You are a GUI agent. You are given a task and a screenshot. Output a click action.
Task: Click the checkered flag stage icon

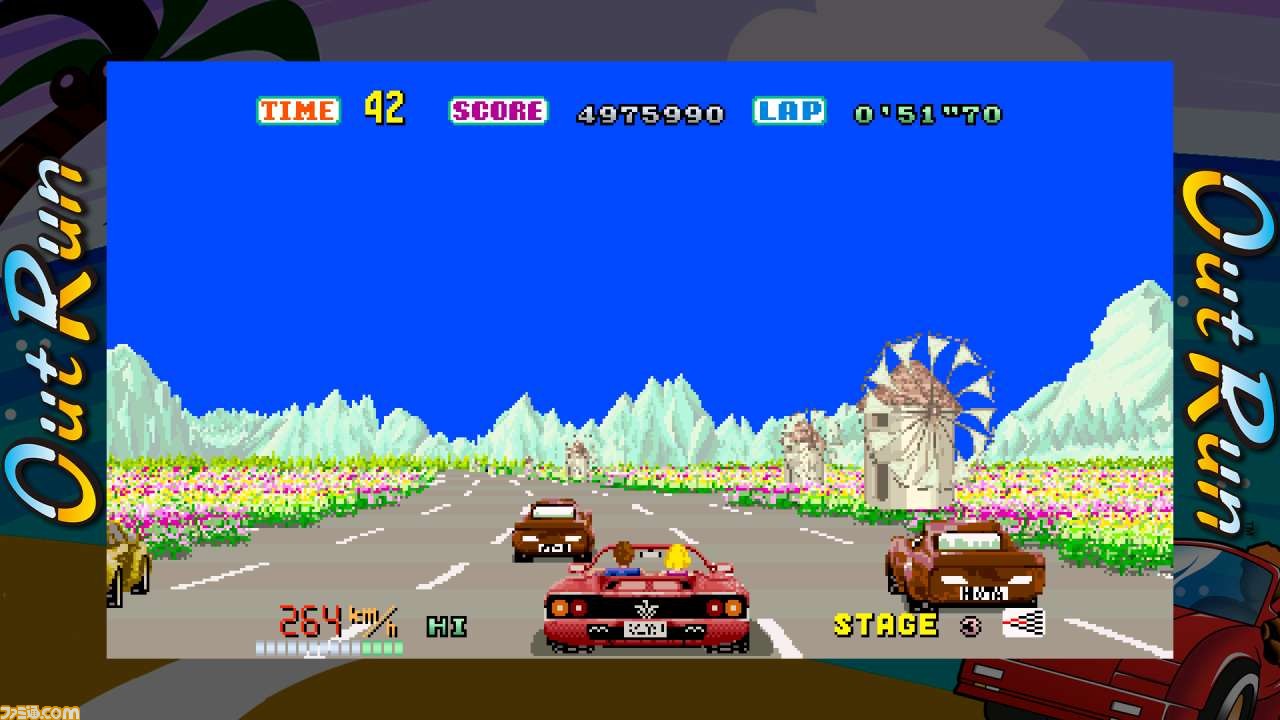click(1023, 622)
